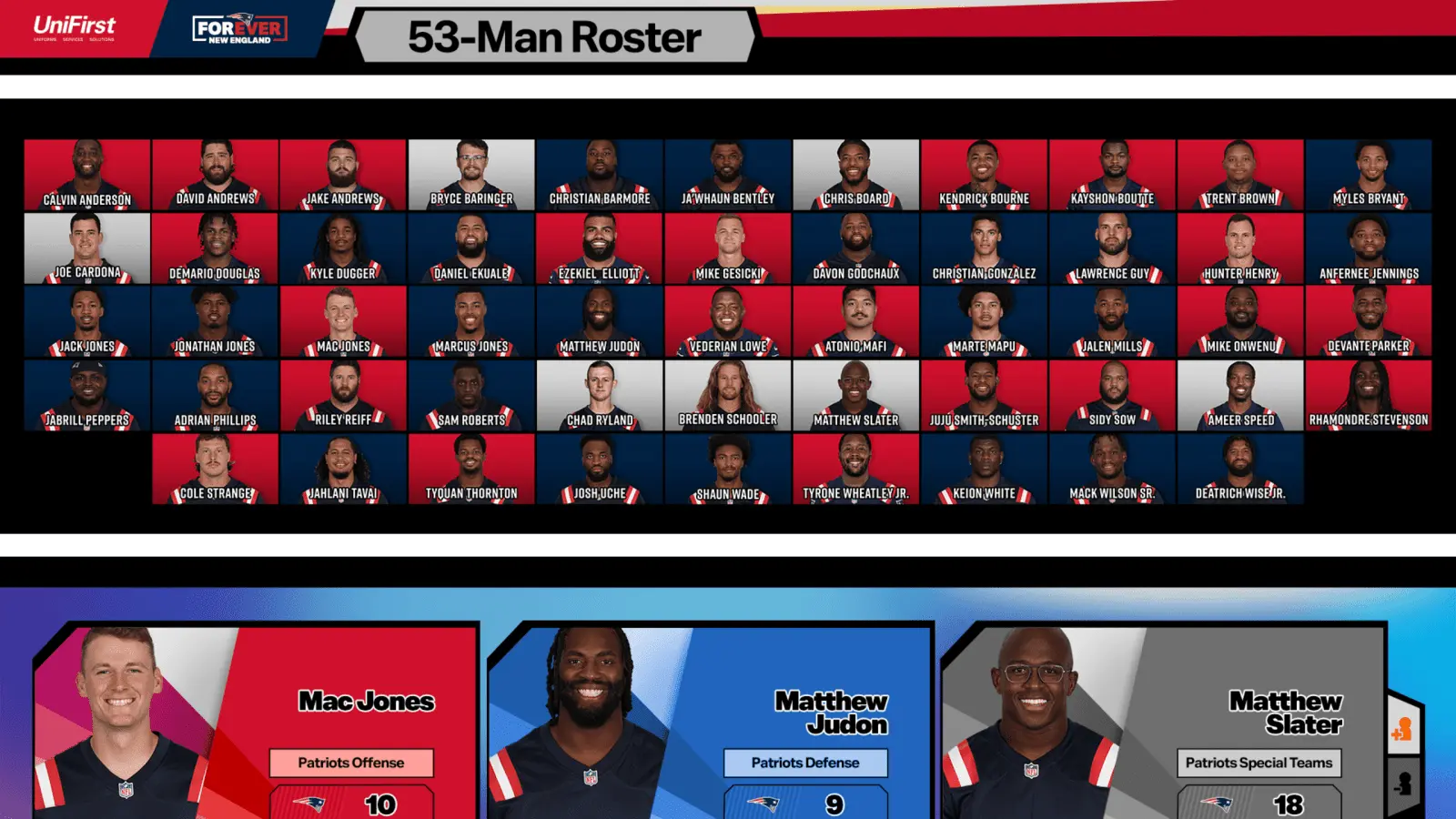Choose Hunter Henry's player photo

[x=1240, y=248]
